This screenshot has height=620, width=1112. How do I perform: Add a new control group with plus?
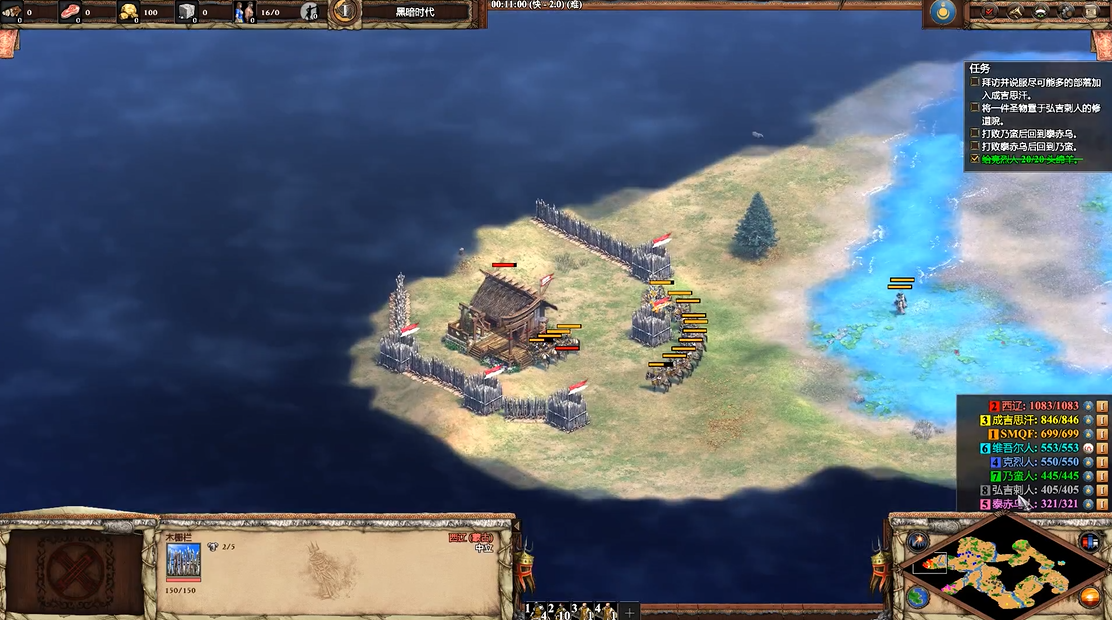click(629, 609)
